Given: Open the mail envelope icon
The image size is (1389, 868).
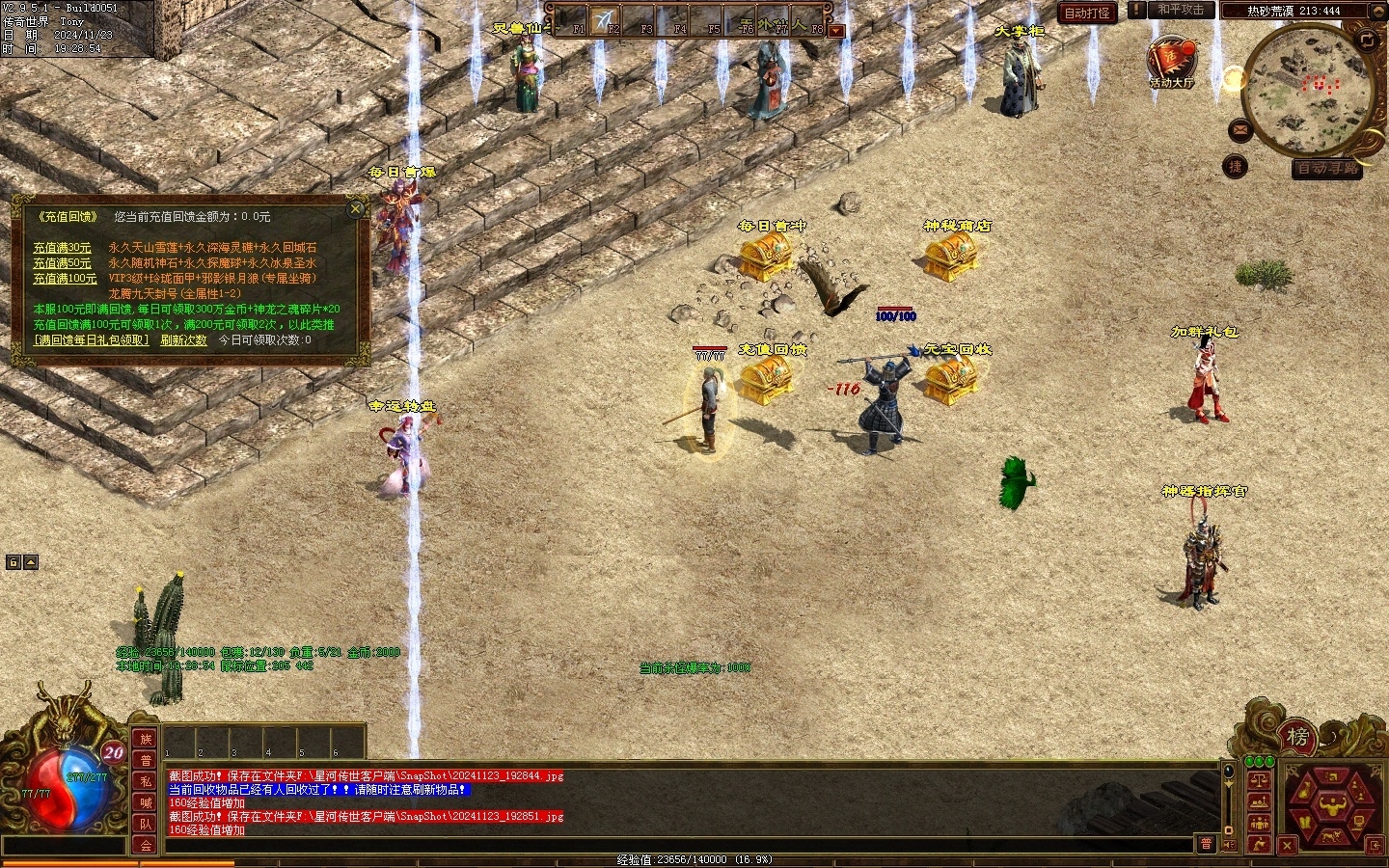Looking at the screenshot, I should (x=1240, y=129).
